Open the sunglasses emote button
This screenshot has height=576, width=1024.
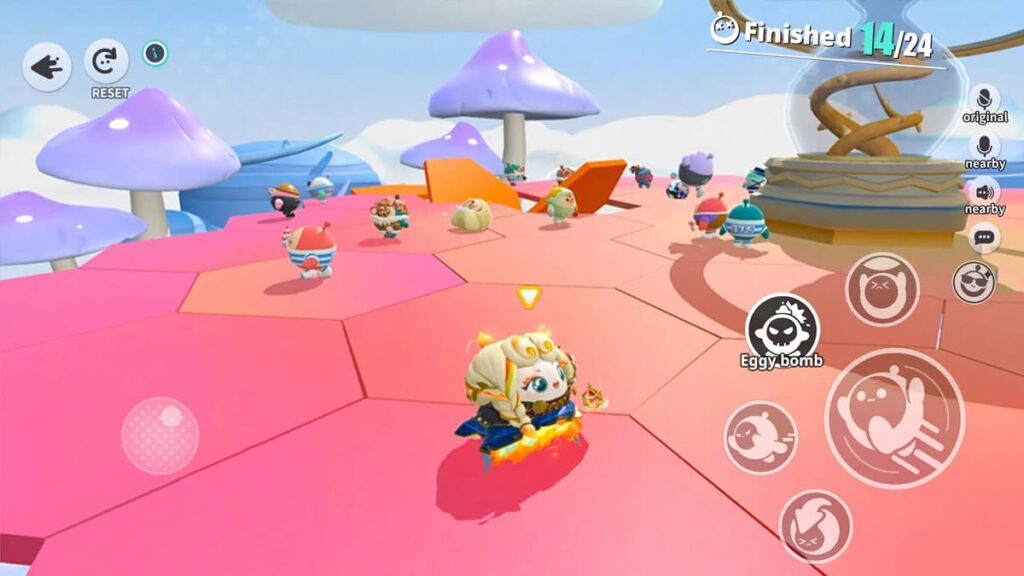(973, 282)
